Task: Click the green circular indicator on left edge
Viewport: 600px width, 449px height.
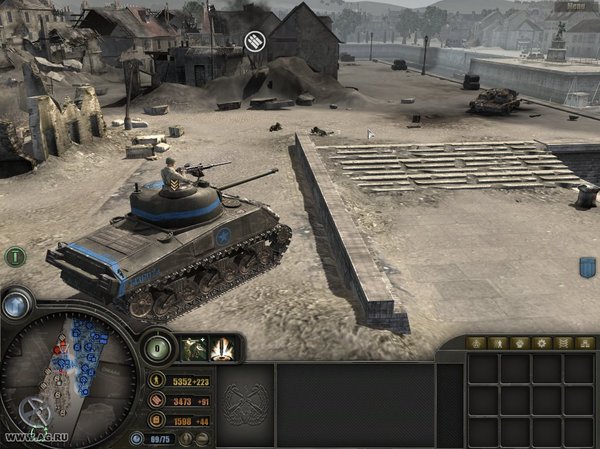Action: coord(14,256)
